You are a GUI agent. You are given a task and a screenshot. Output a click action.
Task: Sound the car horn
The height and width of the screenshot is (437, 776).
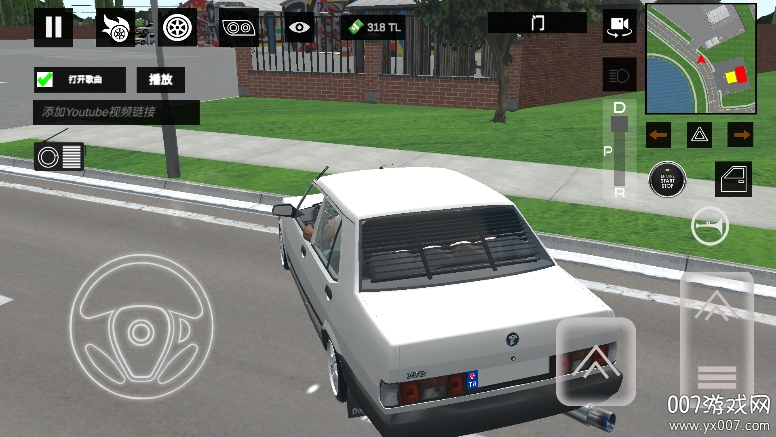710,228
